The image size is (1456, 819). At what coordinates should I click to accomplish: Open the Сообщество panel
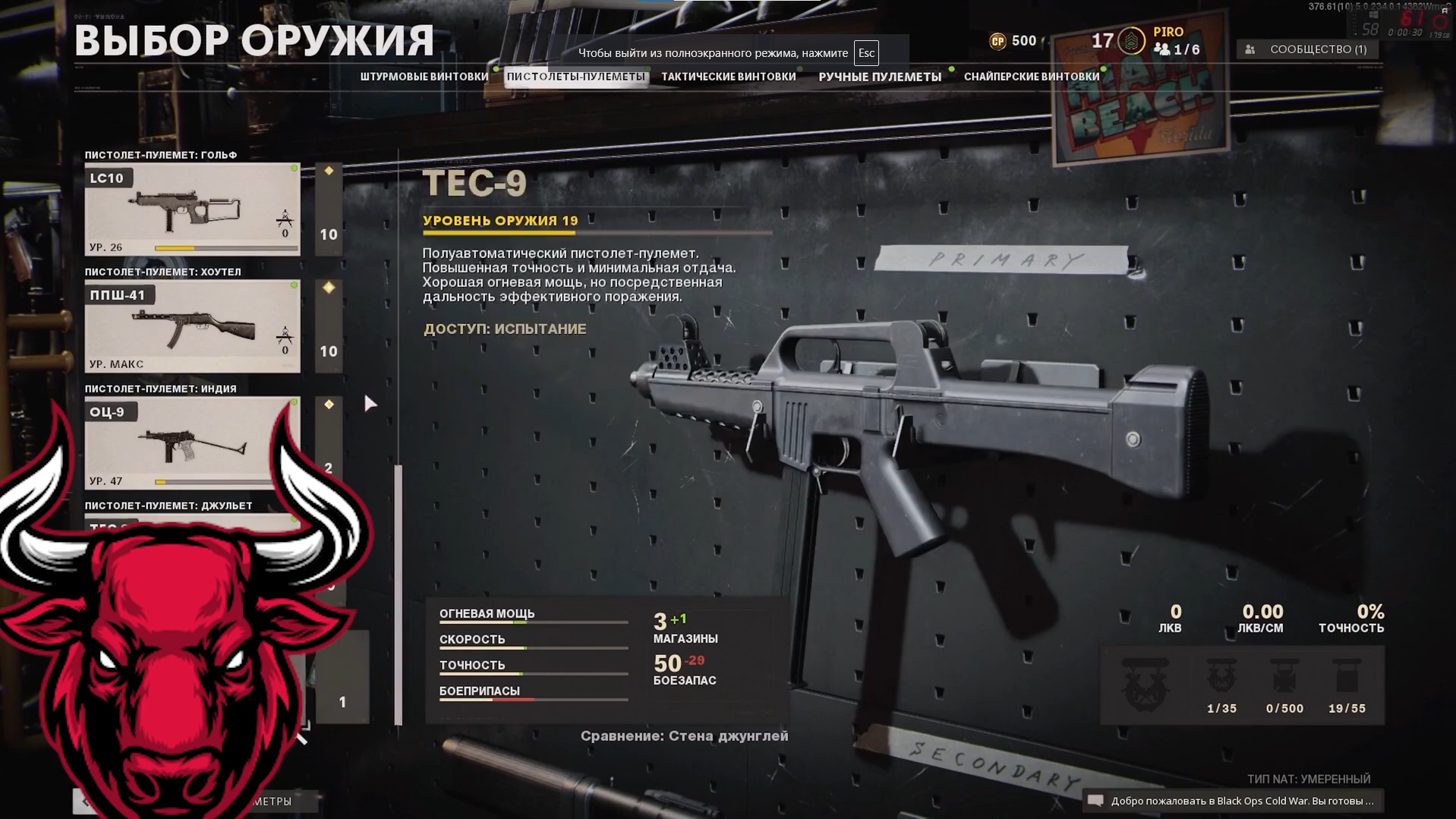1309,49
